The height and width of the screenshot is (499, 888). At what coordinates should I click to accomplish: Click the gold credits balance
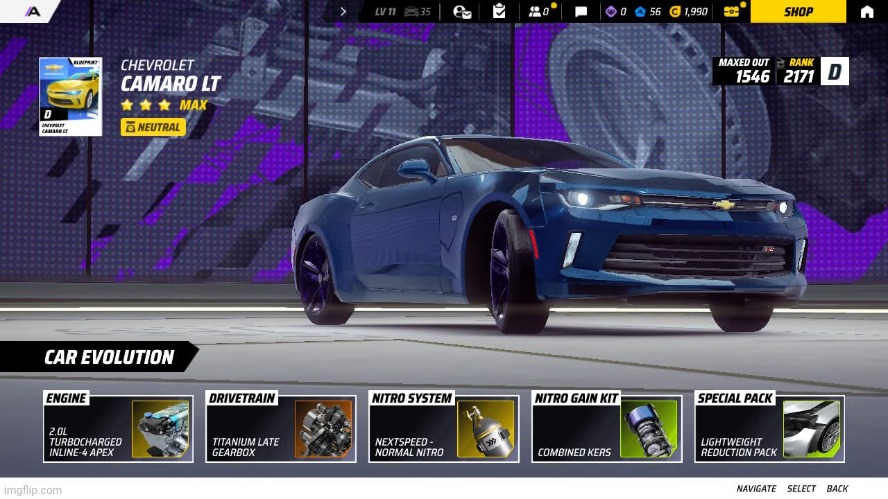click(x=689, y=11)
